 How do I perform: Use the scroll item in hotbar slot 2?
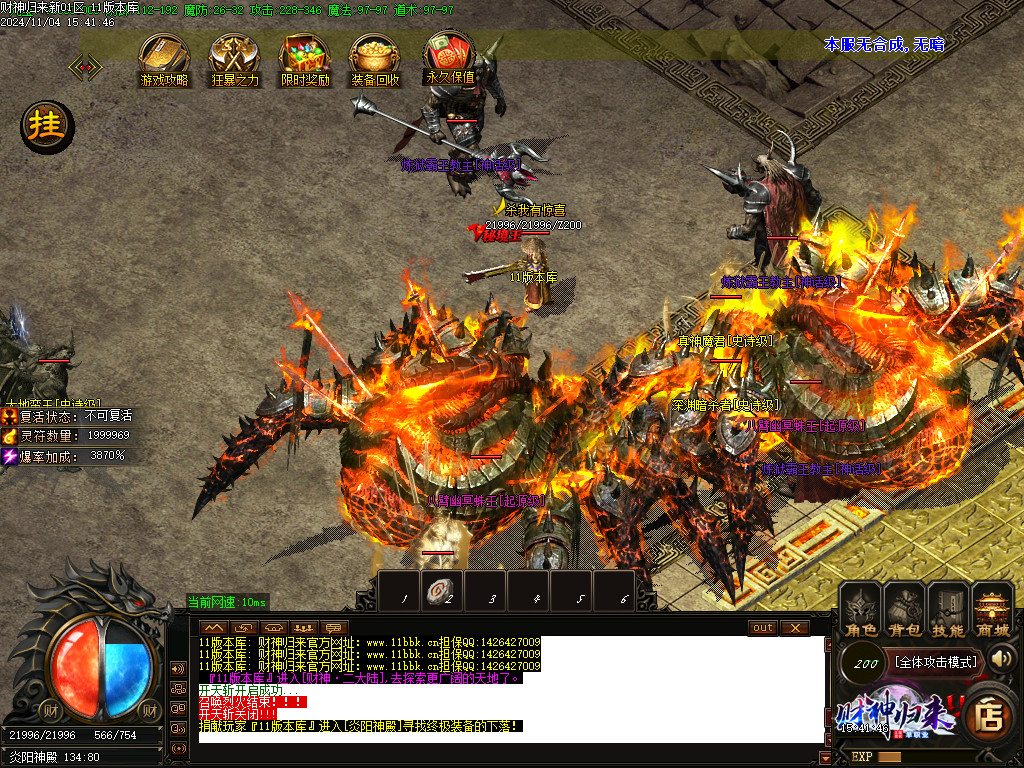pyautogui.click(x=441, y=591)
